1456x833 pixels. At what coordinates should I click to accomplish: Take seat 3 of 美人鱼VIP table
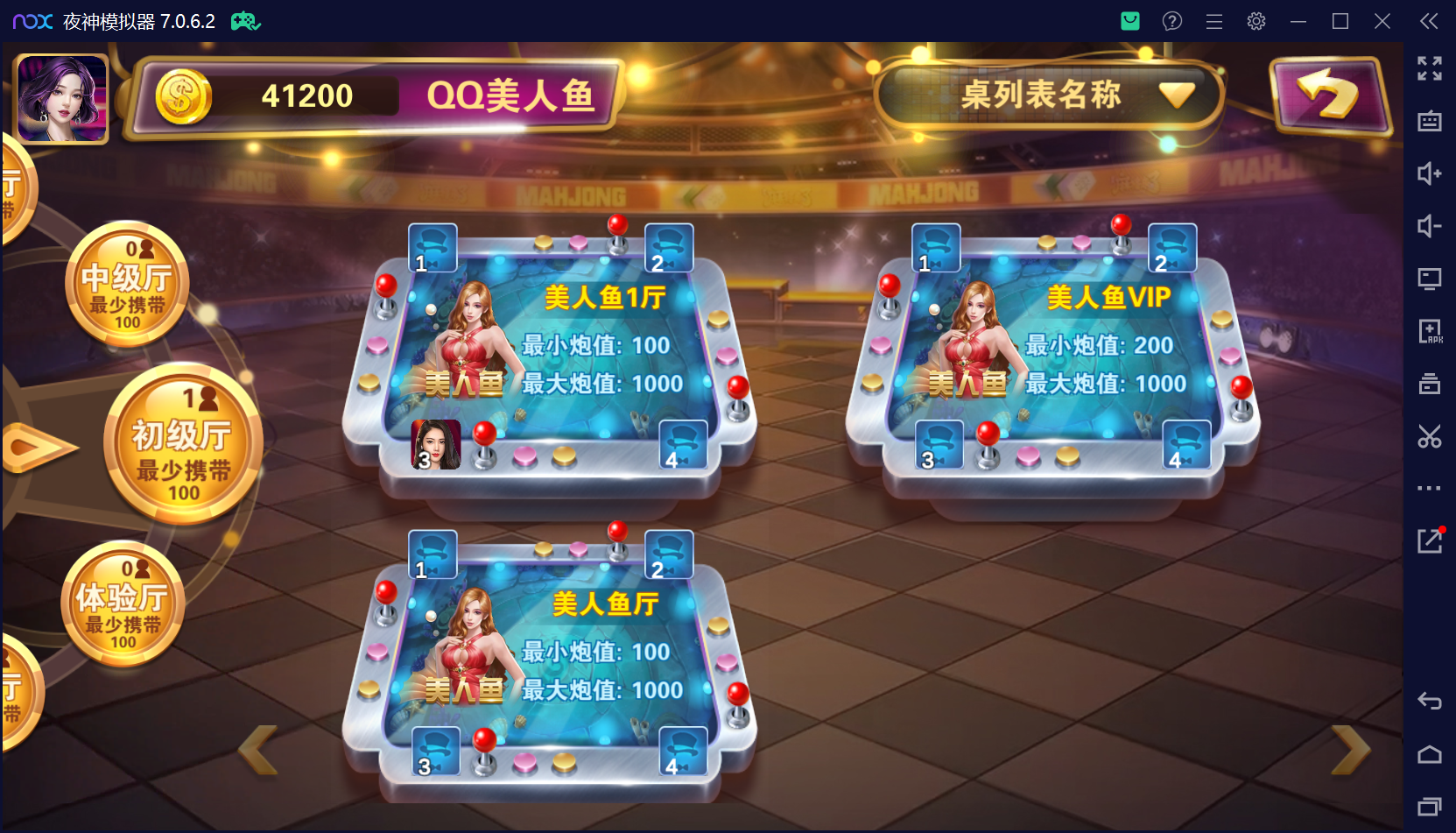(939, 445)
